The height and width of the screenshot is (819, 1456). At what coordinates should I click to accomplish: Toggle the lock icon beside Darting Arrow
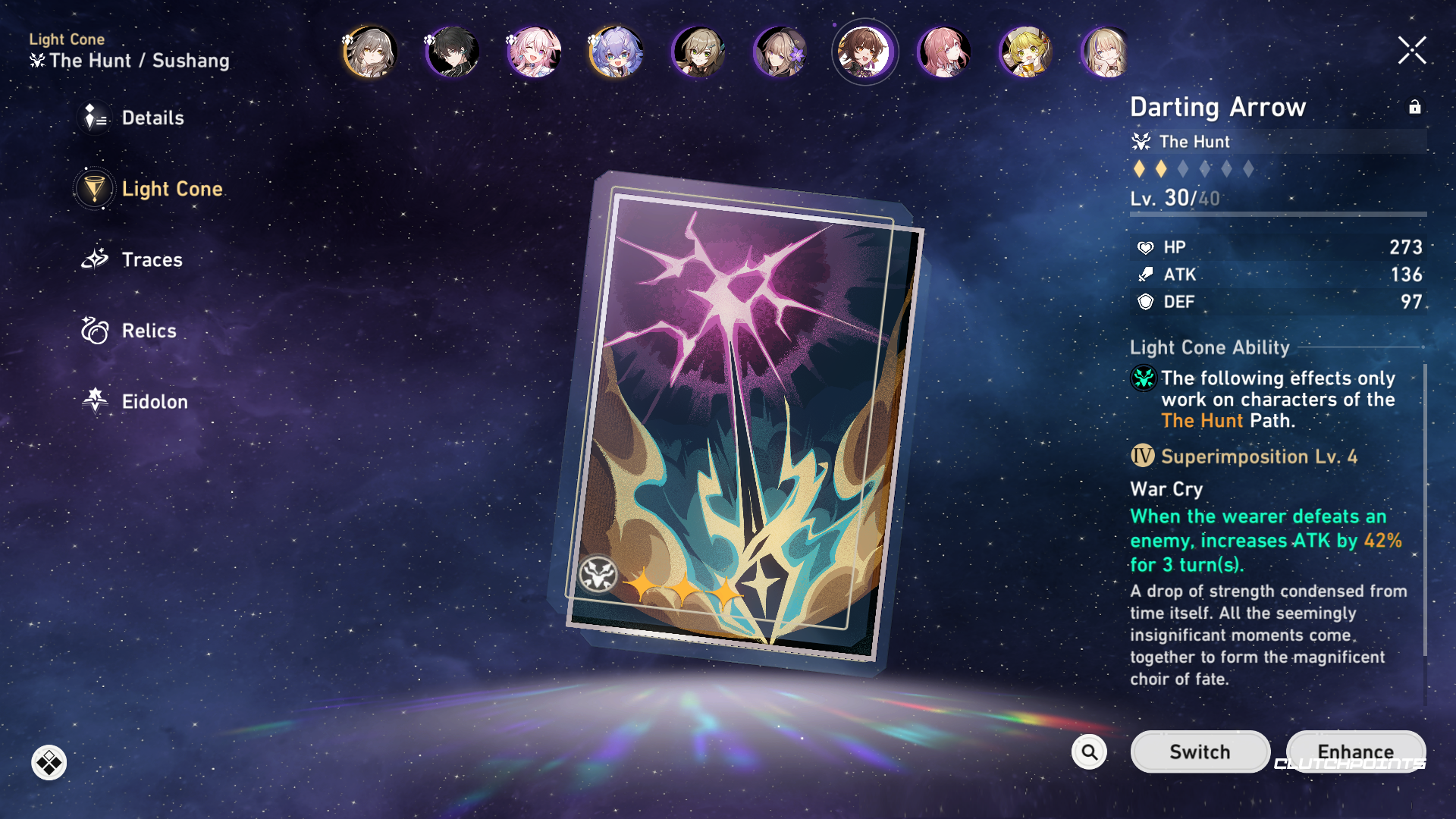tap(1414, 107)
